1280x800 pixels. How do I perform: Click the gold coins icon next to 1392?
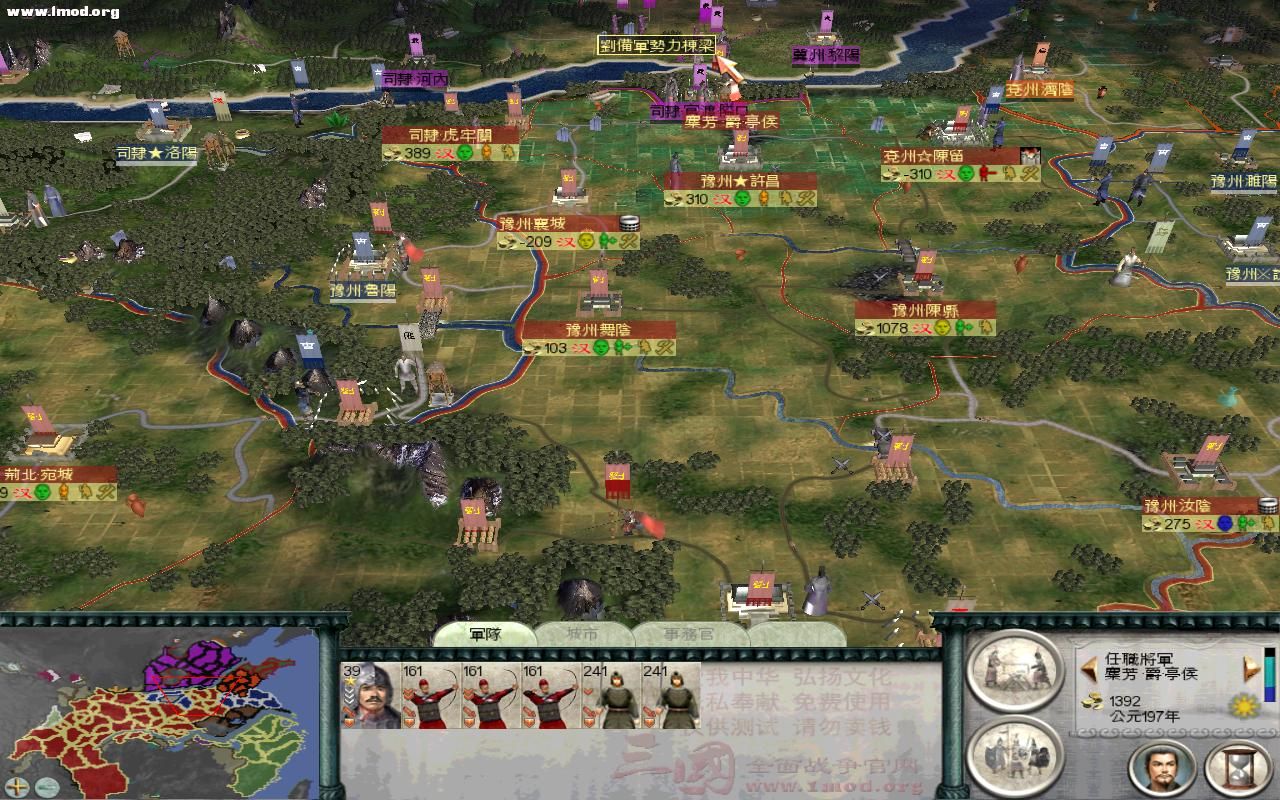pos(1091,702)
